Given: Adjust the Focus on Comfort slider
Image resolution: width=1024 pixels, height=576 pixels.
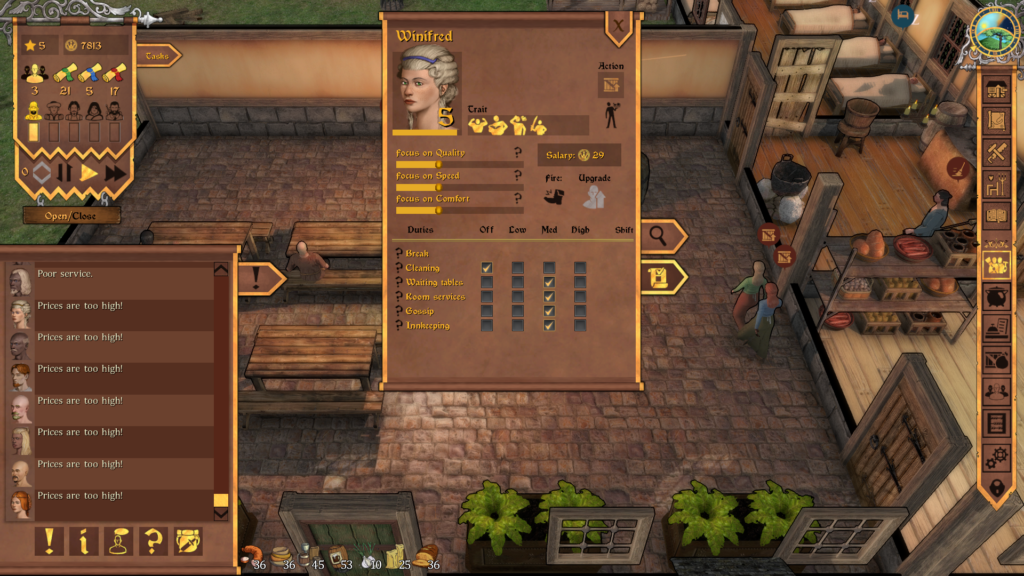Looking at the screenshot, I should 438,209.
